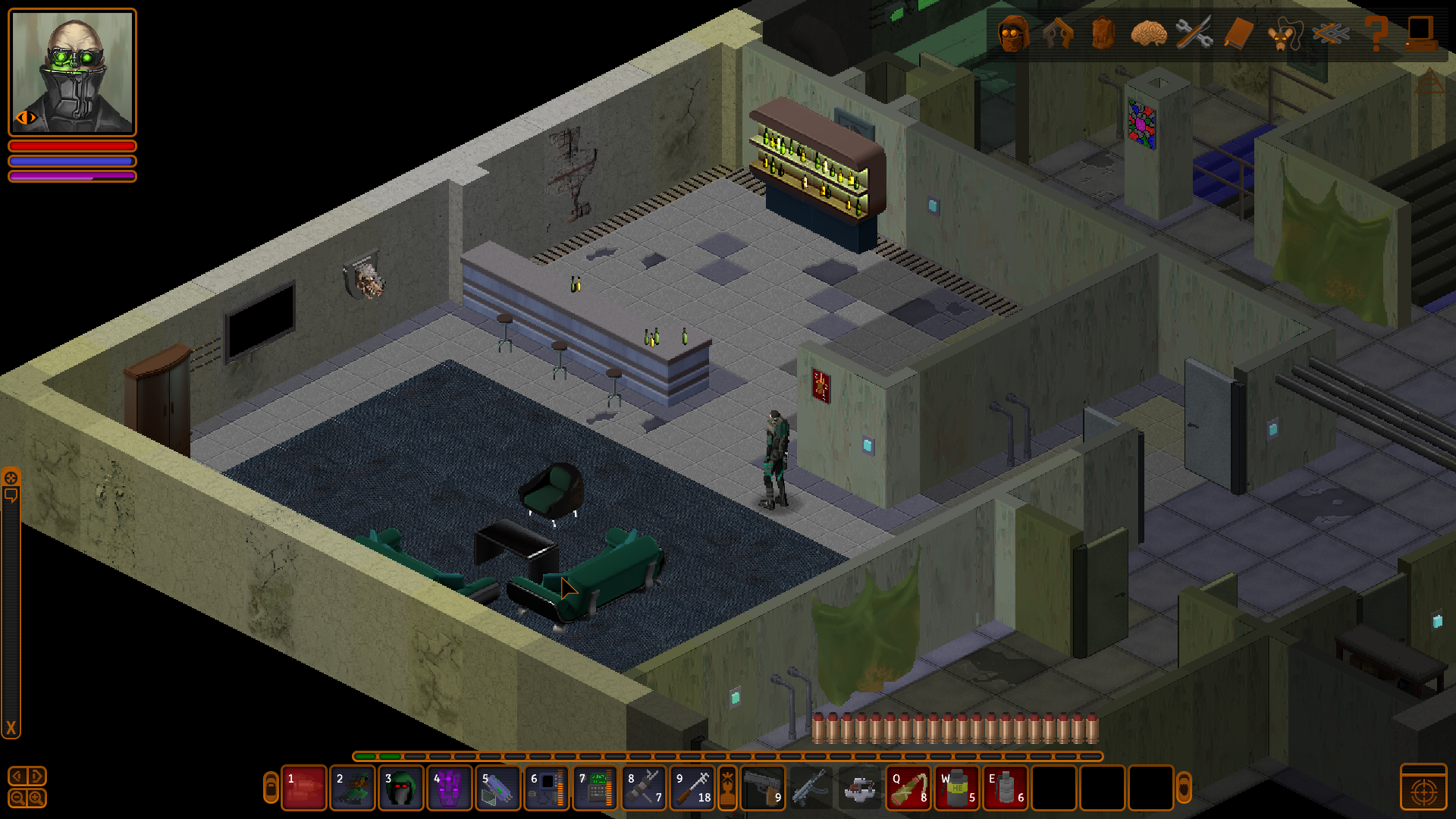The width and height of the screenshot is (1456, 819).
Task: Select the HE grenade in slot W
Action: [x=957, y=788]
